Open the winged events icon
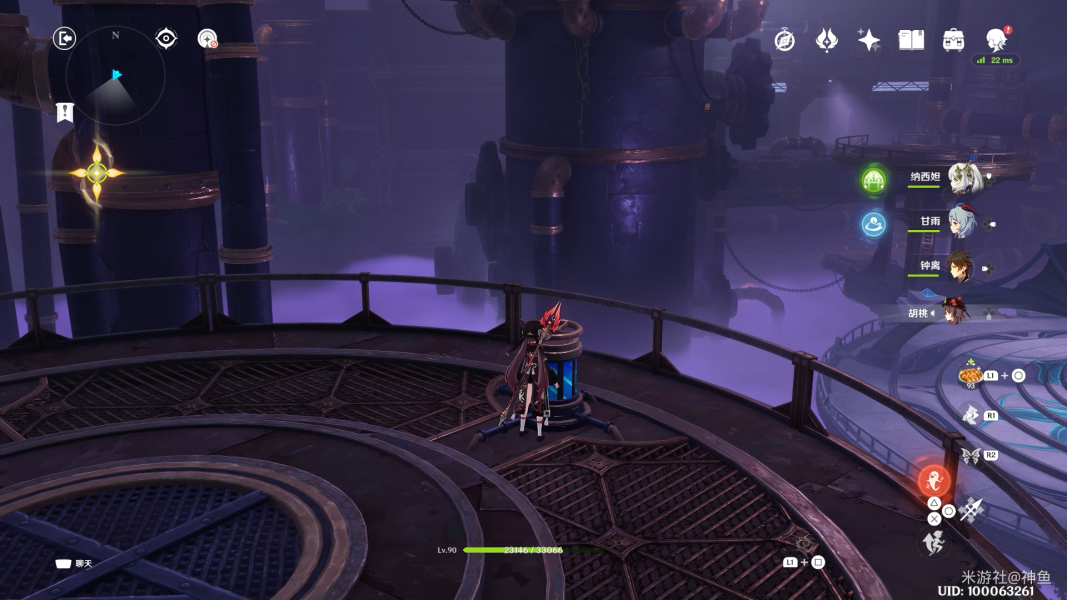The height and width of the screenshot is (600, 1067). pyautogui.click(x=826, y=40)
